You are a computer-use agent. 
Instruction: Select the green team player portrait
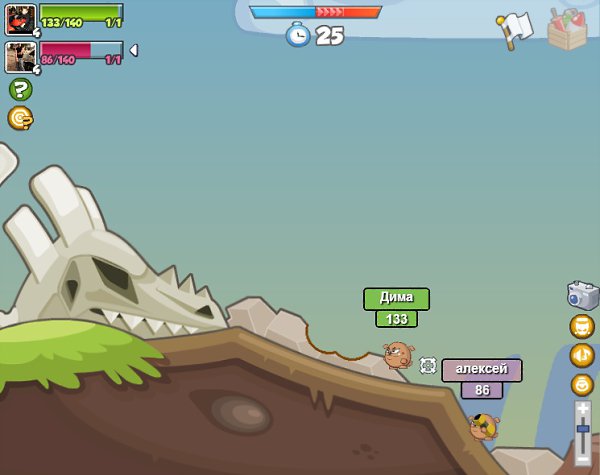click(x=20, y=19)
